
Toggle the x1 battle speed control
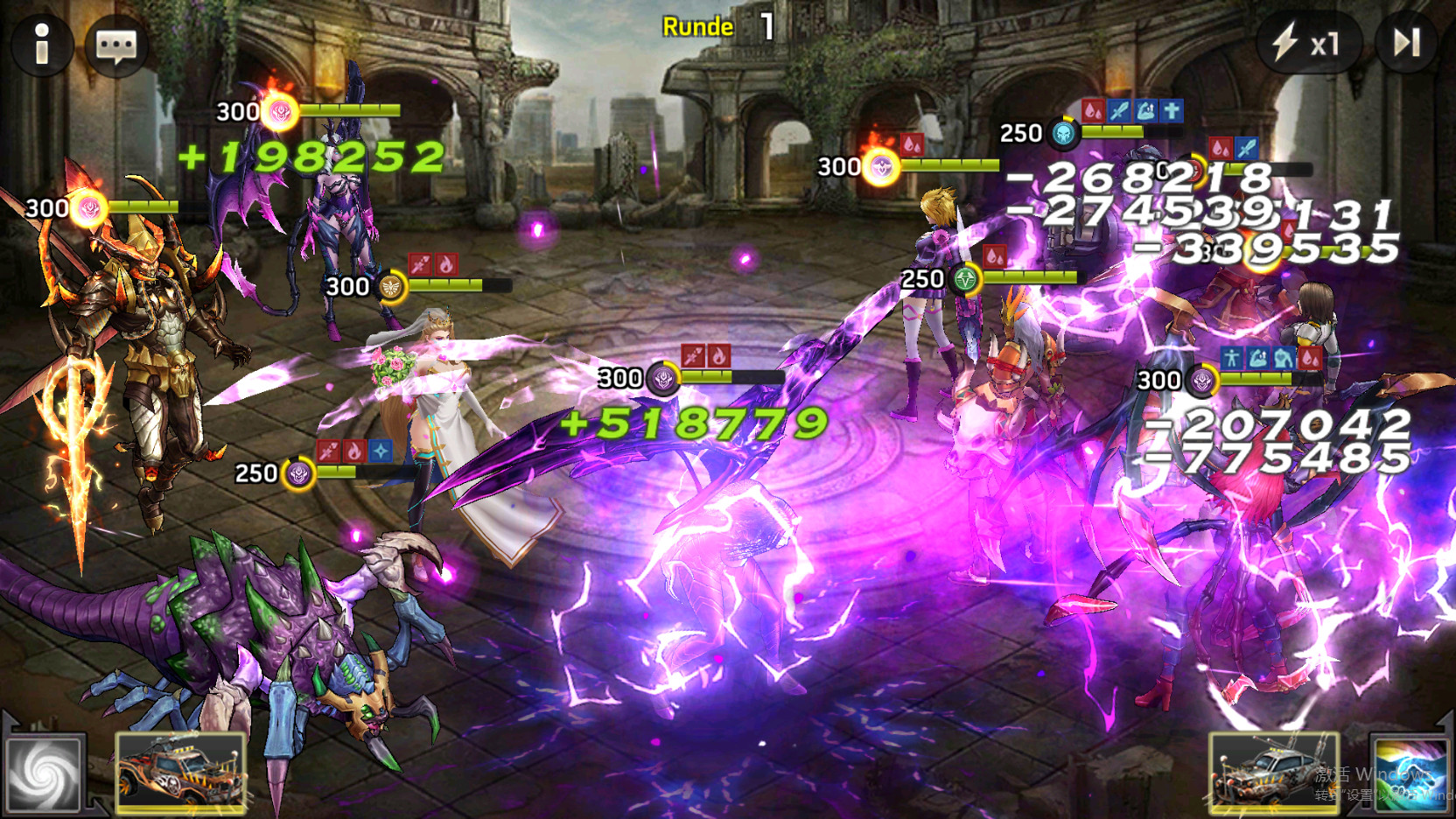click(x=1311, y=40)
